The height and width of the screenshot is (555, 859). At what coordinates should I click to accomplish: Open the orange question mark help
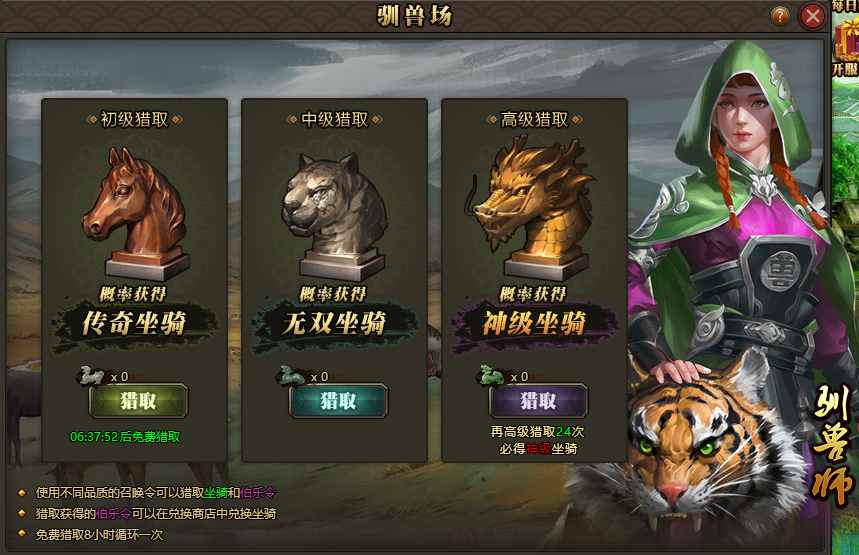click(780, 16)
